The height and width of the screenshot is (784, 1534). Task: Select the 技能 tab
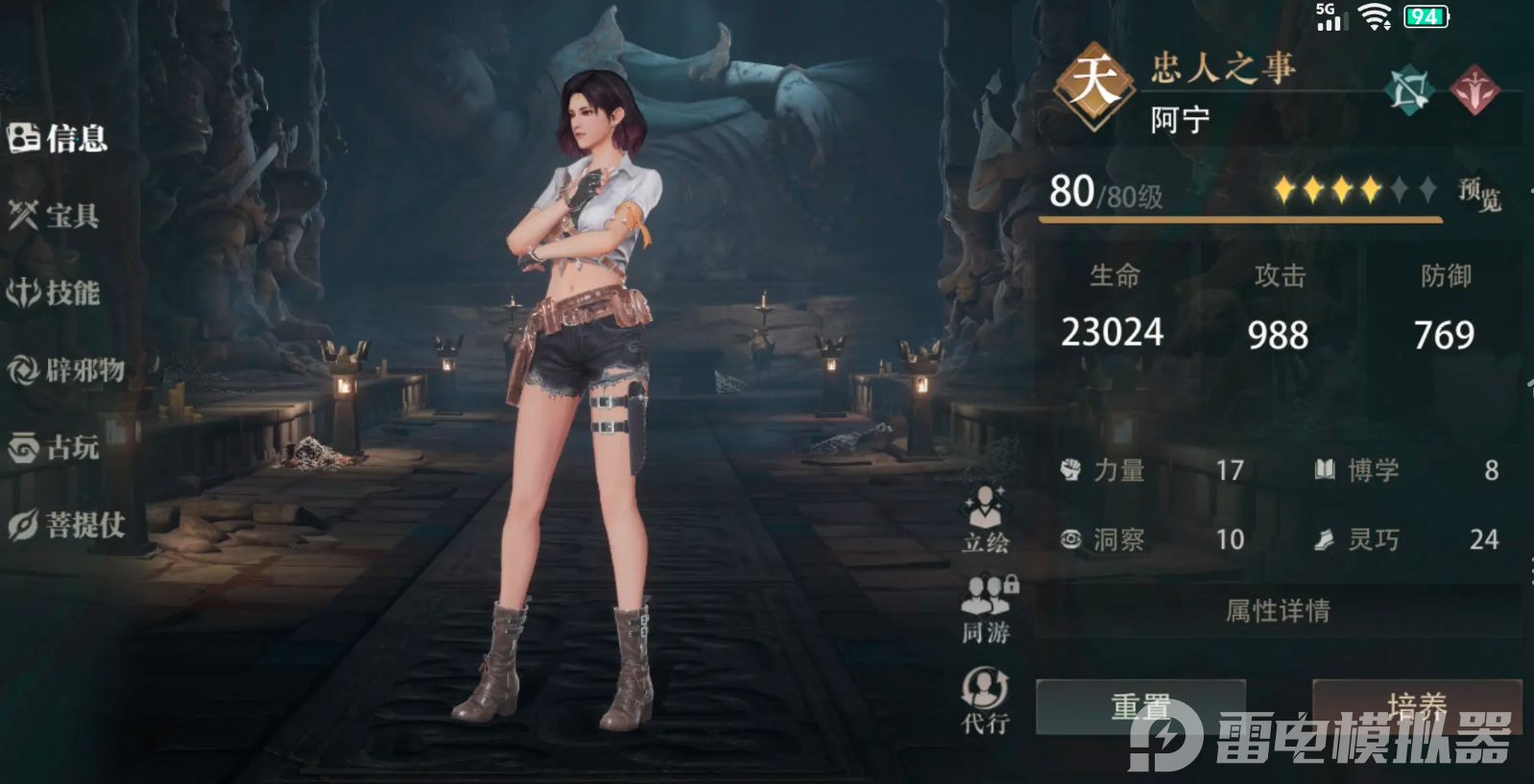[55, 293]
